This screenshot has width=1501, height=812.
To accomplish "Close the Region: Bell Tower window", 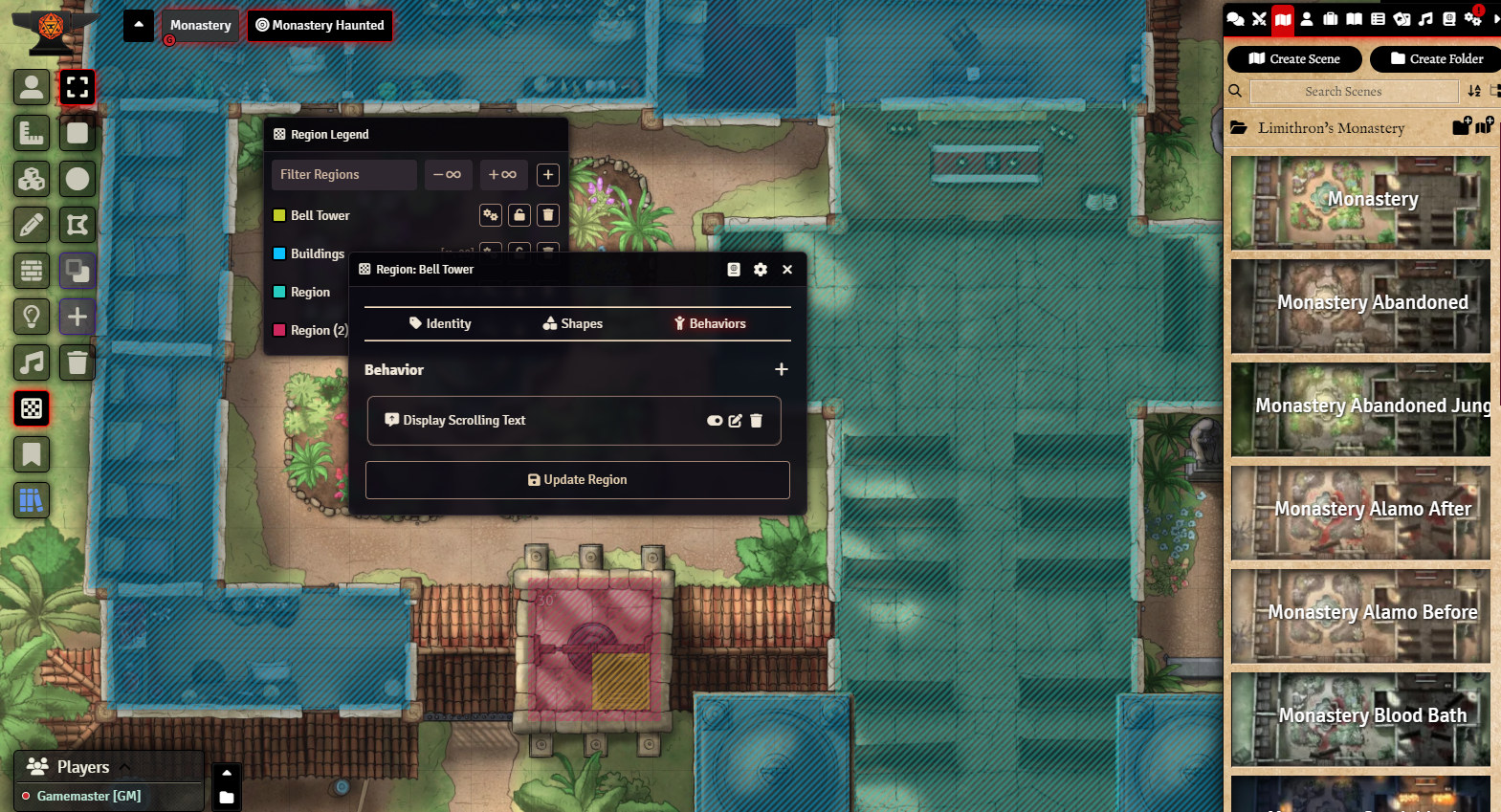I will [x=787, y=270].
